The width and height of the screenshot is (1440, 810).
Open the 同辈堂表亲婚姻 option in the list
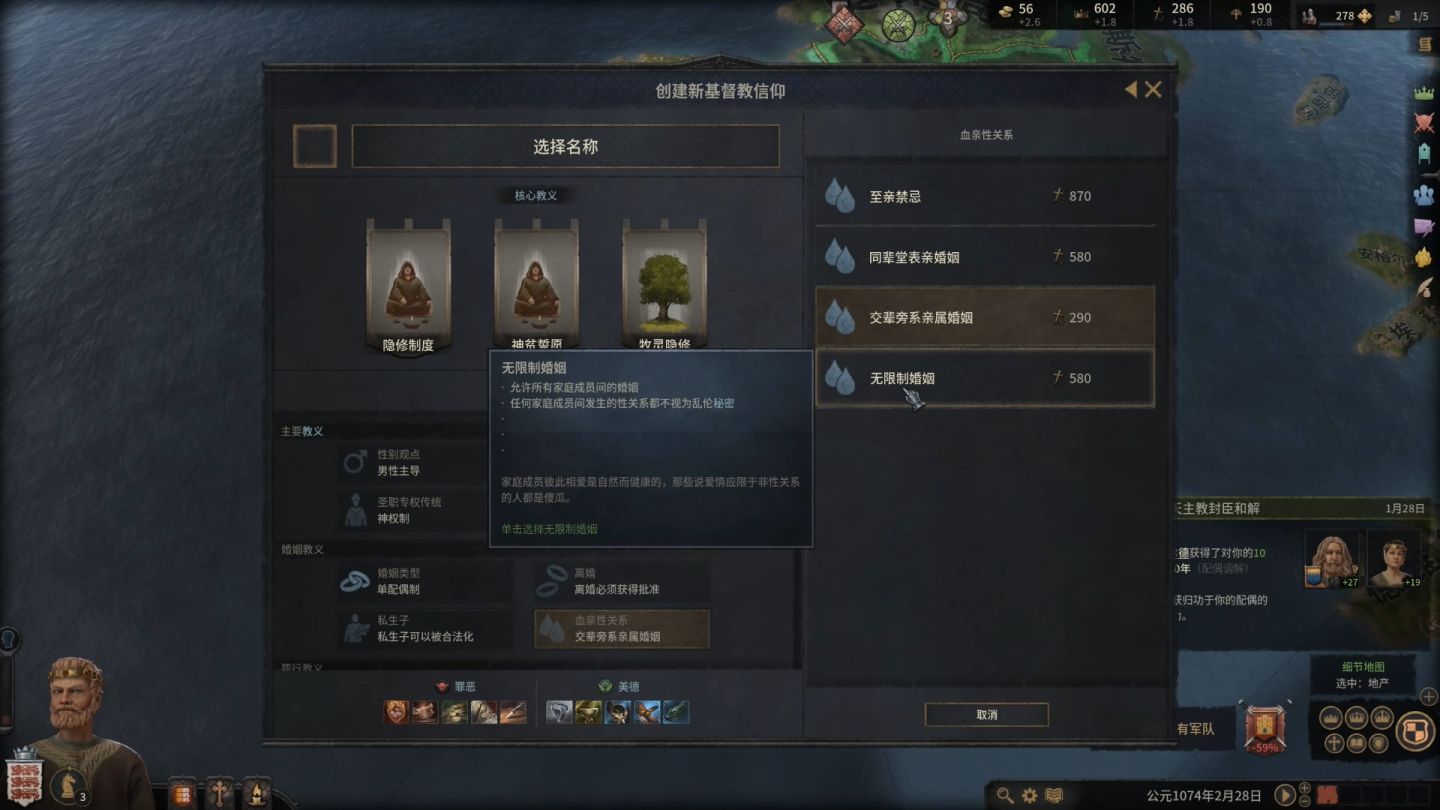click(x=985, y=256)
